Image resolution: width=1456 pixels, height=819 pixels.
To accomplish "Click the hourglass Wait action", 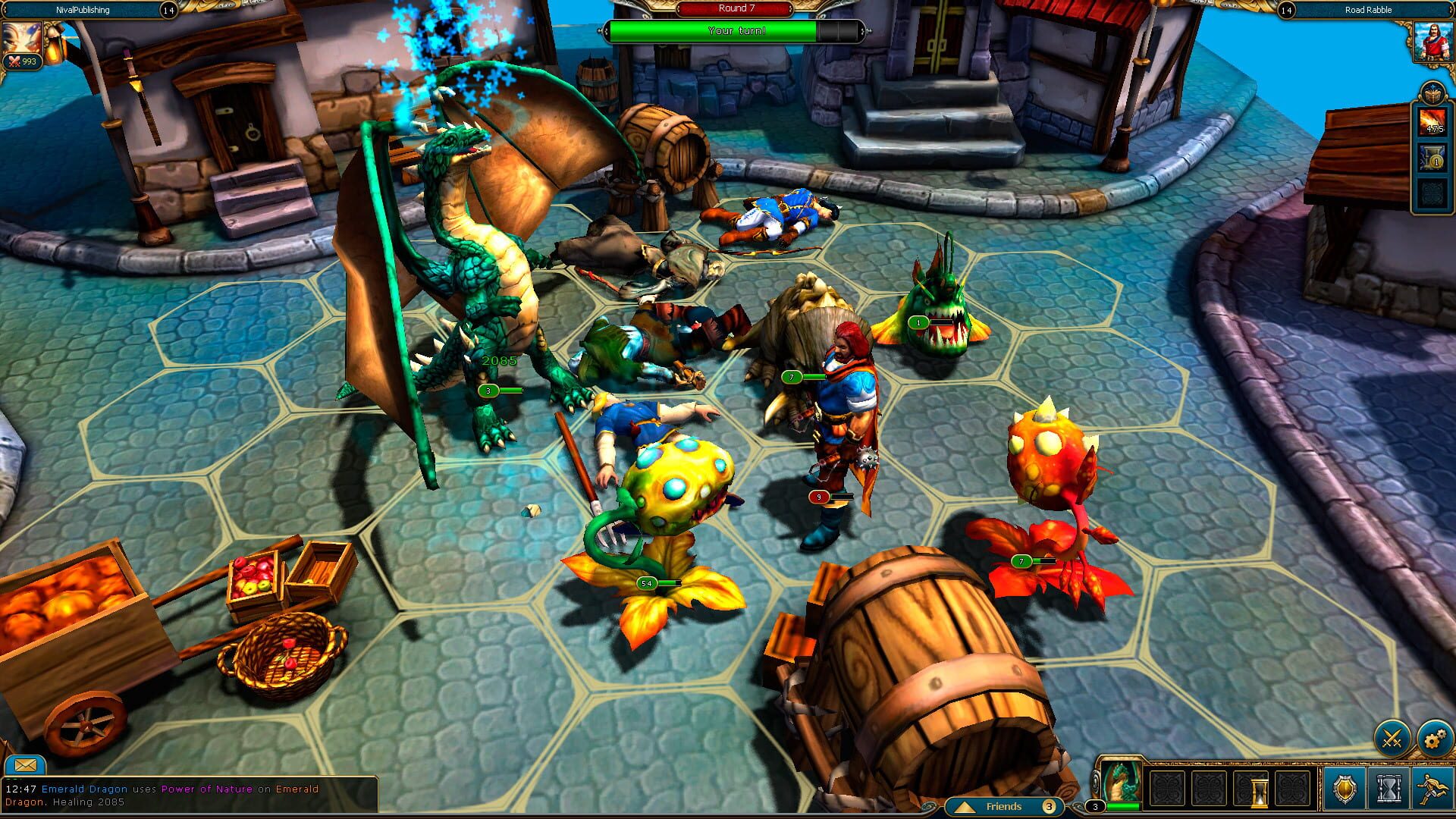I will 1388,789.
